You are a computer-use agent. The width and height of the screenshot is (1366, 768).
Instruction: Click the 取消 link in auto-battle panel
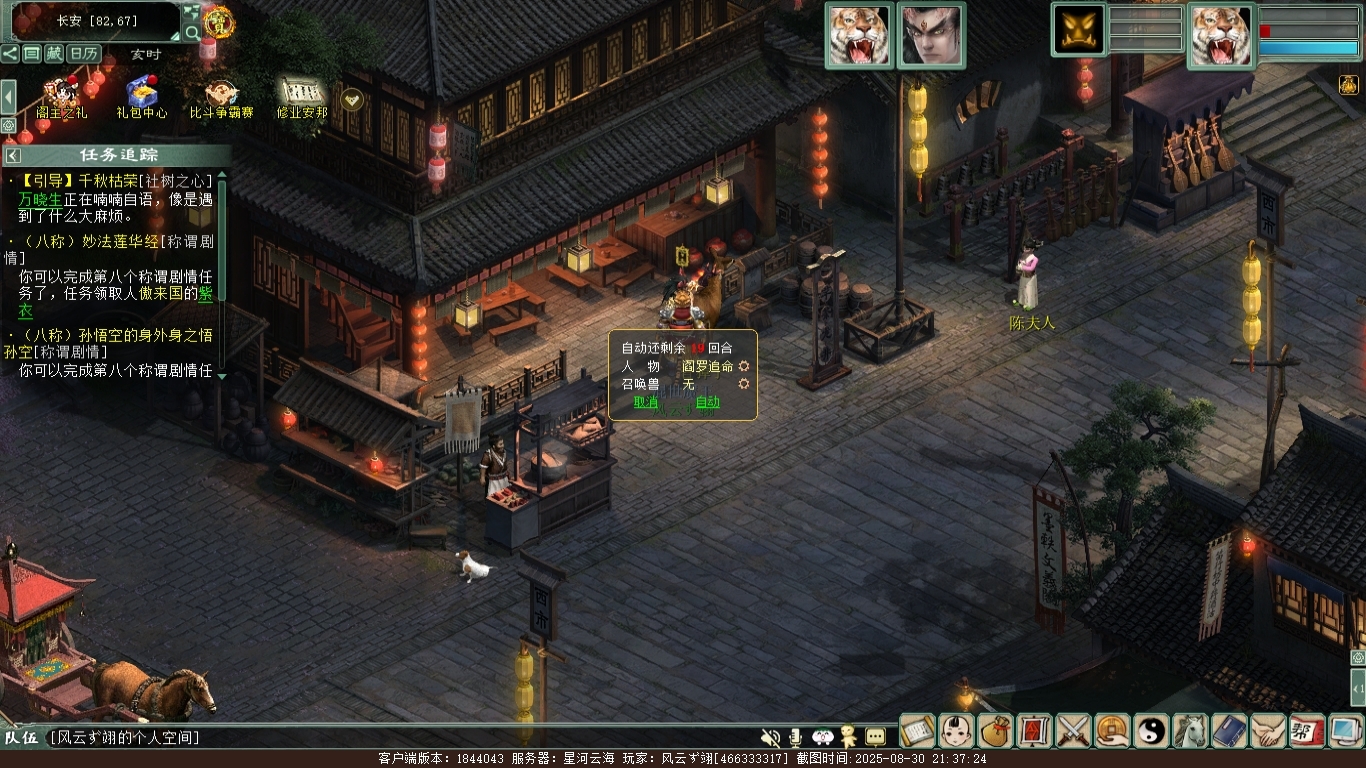[646, 402]
